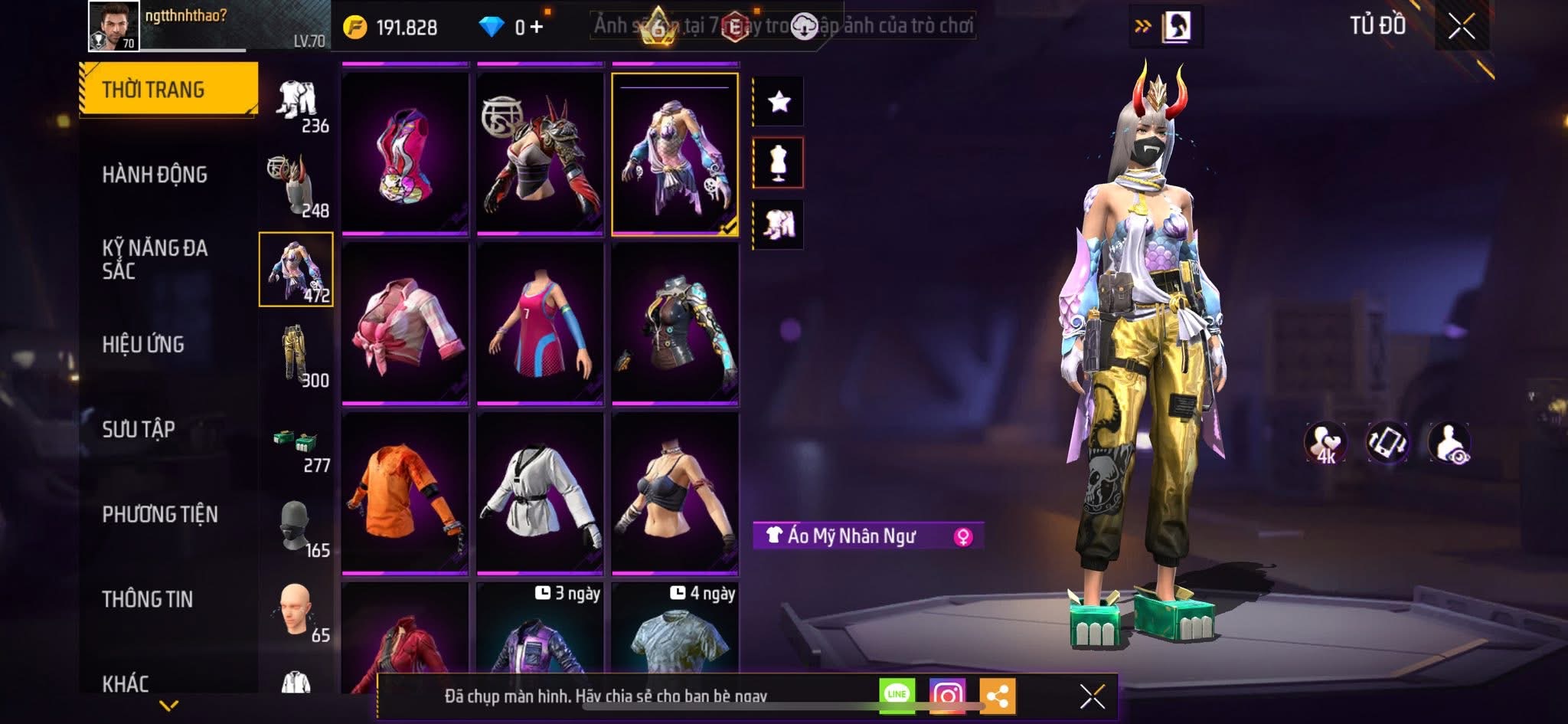Close the Tủ Đồ wardrobe screen
The height and width of the screenshot is (724, 1568).
tap(1461, 27)
